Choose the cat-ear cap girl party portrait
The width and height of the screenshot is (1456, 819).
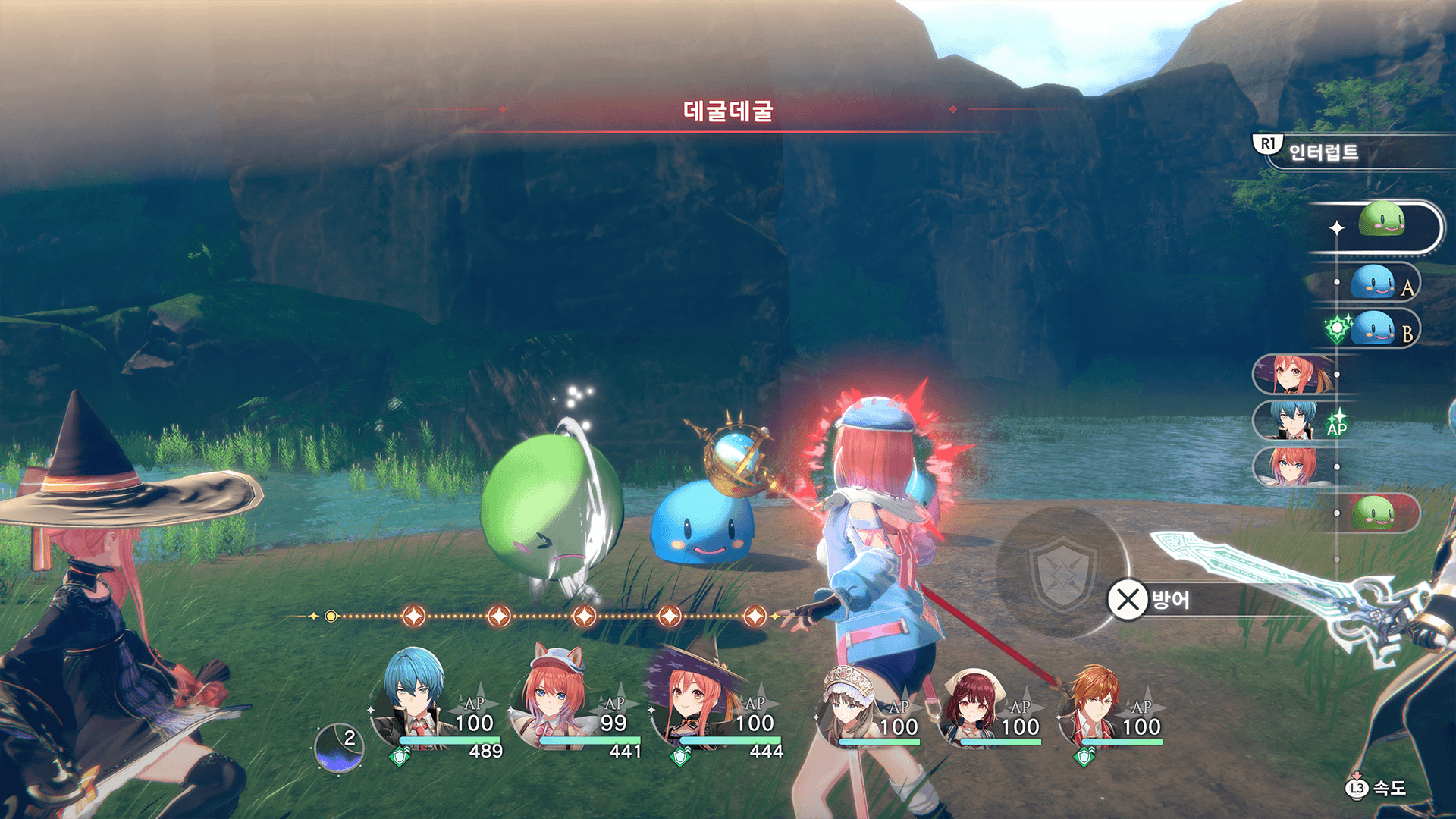(x=554, y=698)
